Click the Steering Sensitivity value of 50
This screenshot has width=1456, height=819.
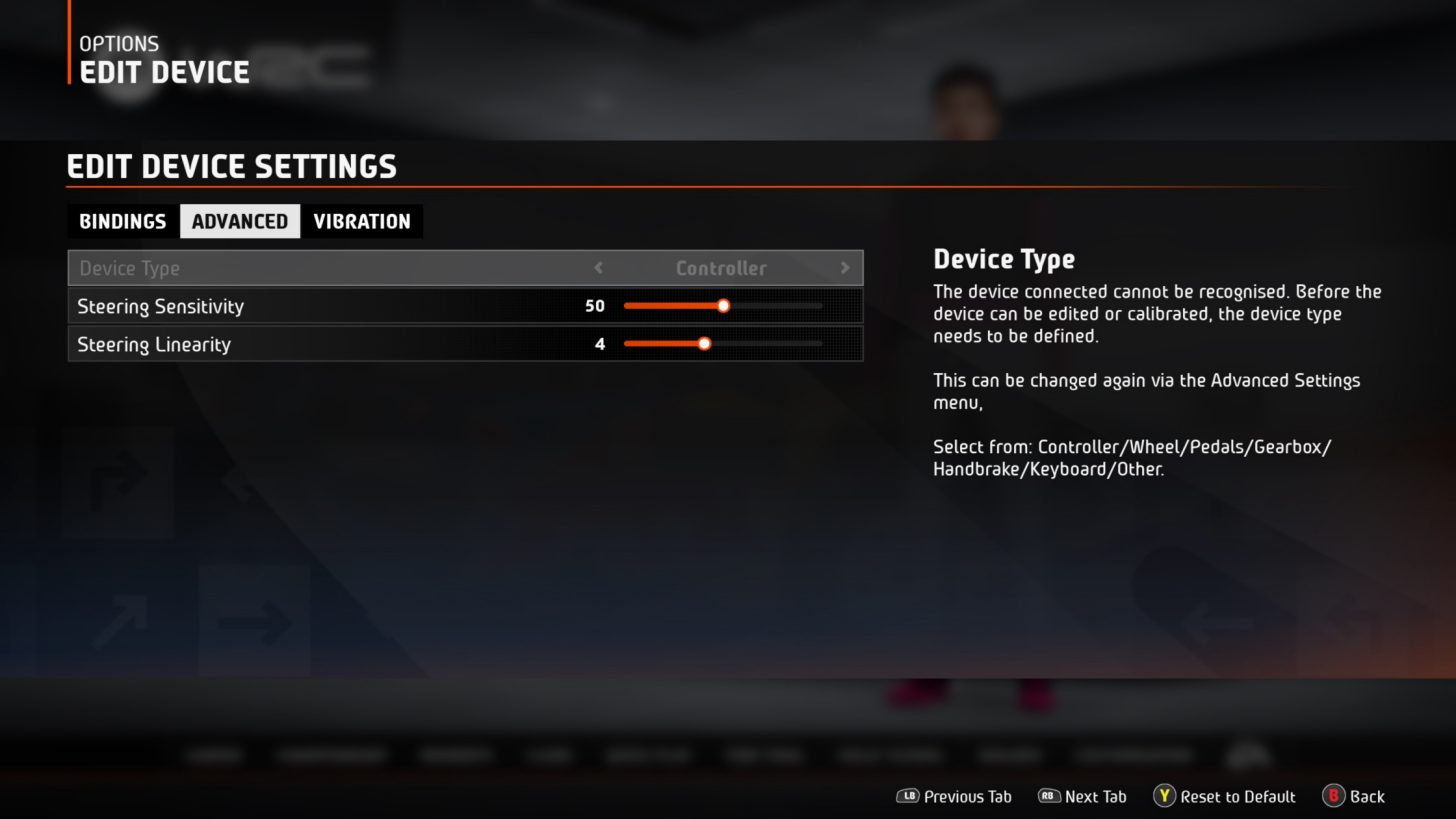(x=595, y=306)
